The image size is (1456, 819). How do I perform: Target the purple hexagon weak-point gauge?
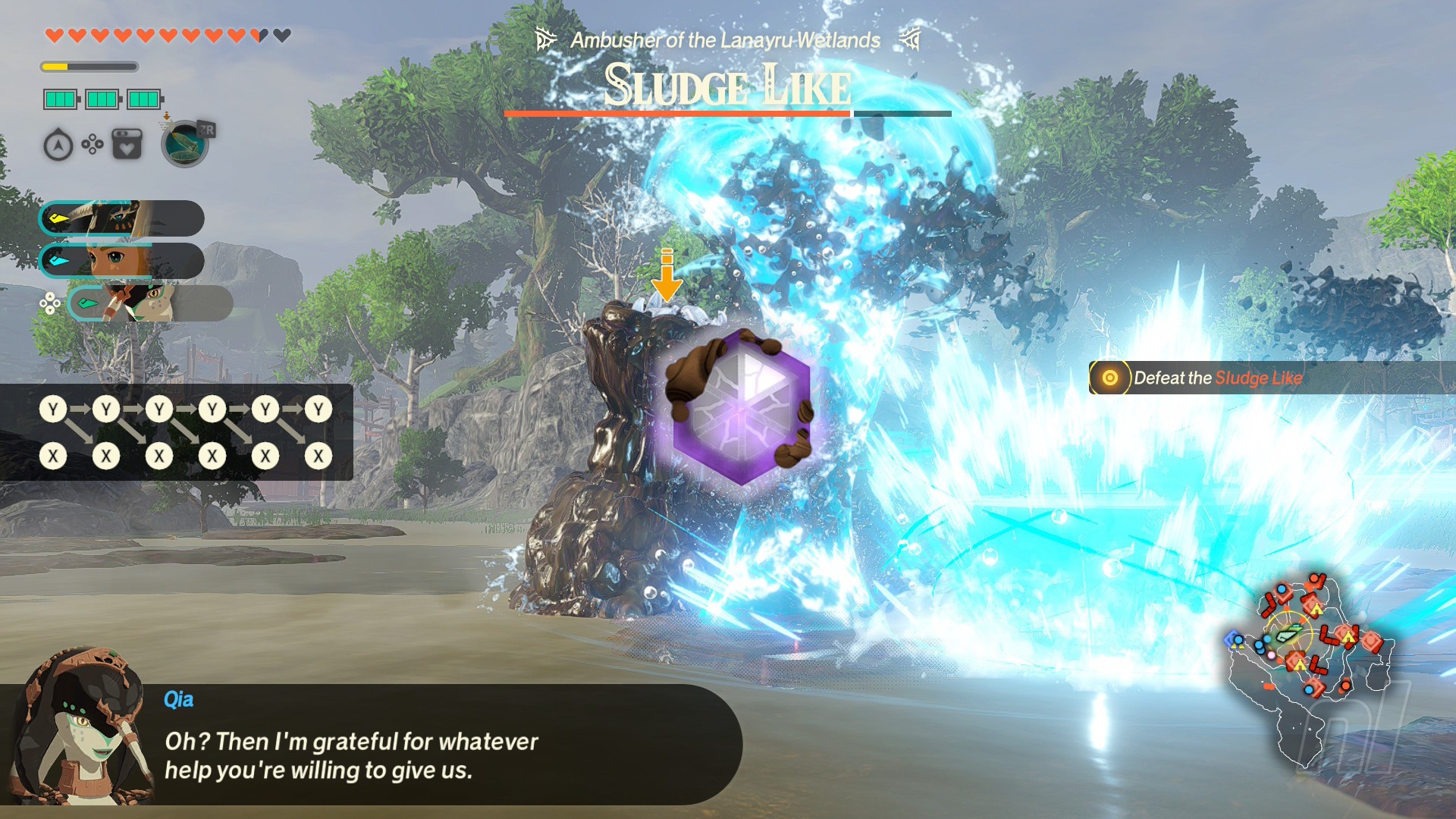[x=741, y=408]
